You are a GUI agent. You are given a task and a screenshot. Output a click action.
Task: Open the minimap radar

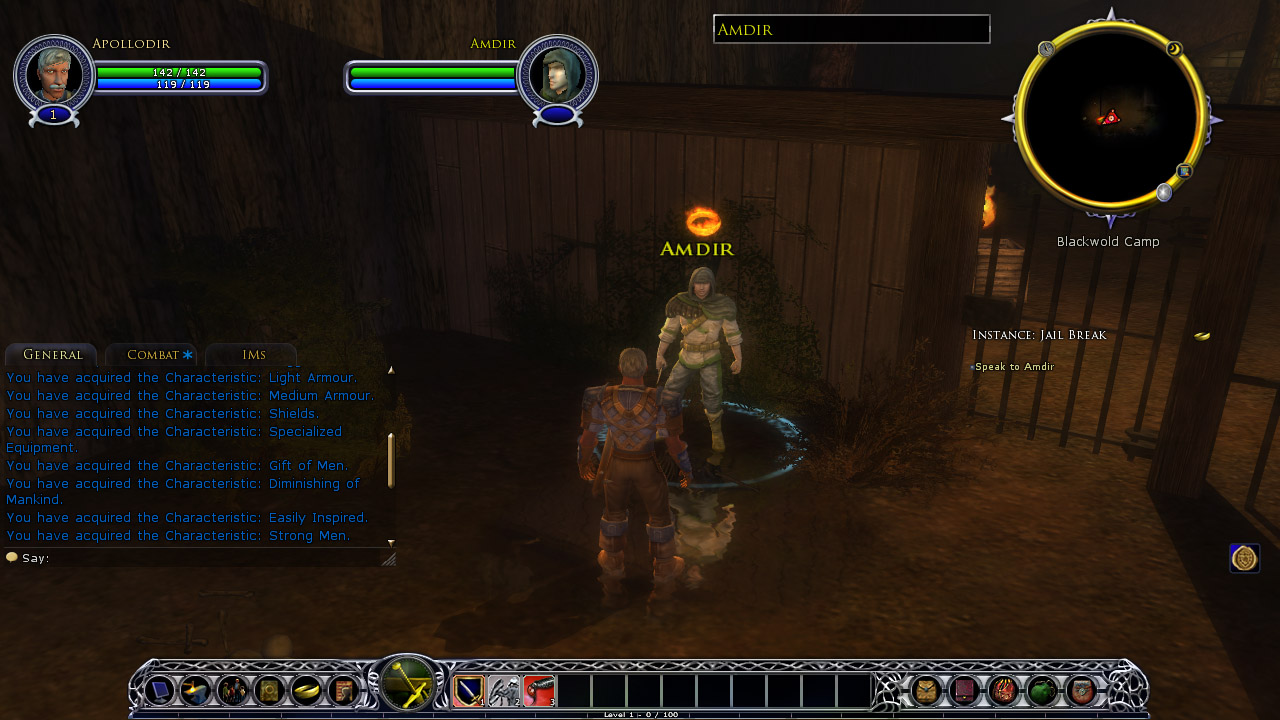[x=1109, y=118]
